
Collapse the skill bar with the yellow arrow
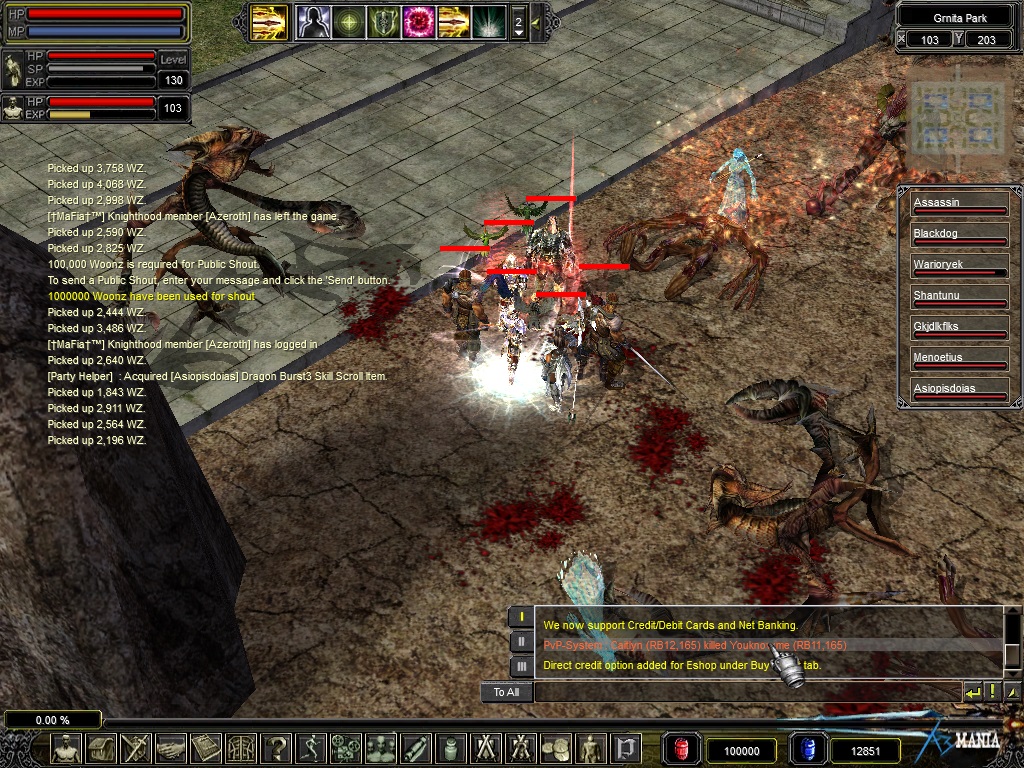click(x=537, y=21)
